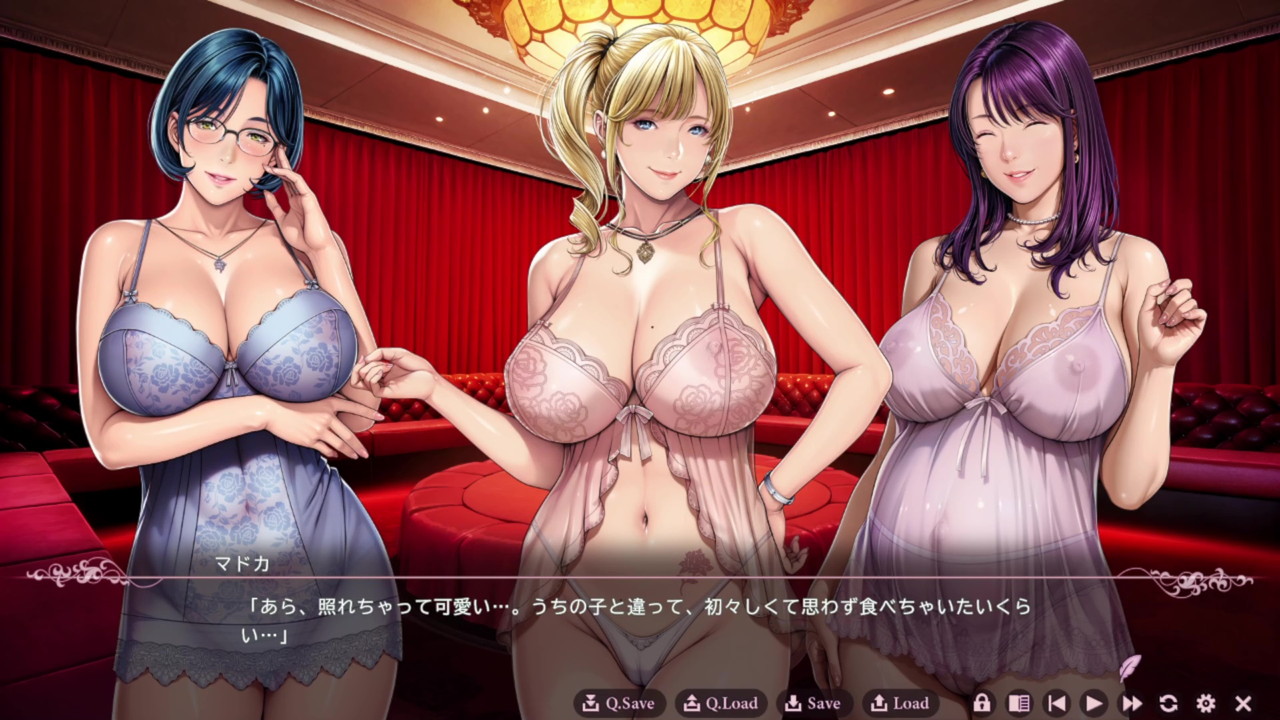Activate the fast-forward skip arrows
Viewport: 1280px width, 720px height.
pyautogui.click(x=1131, y=703)
